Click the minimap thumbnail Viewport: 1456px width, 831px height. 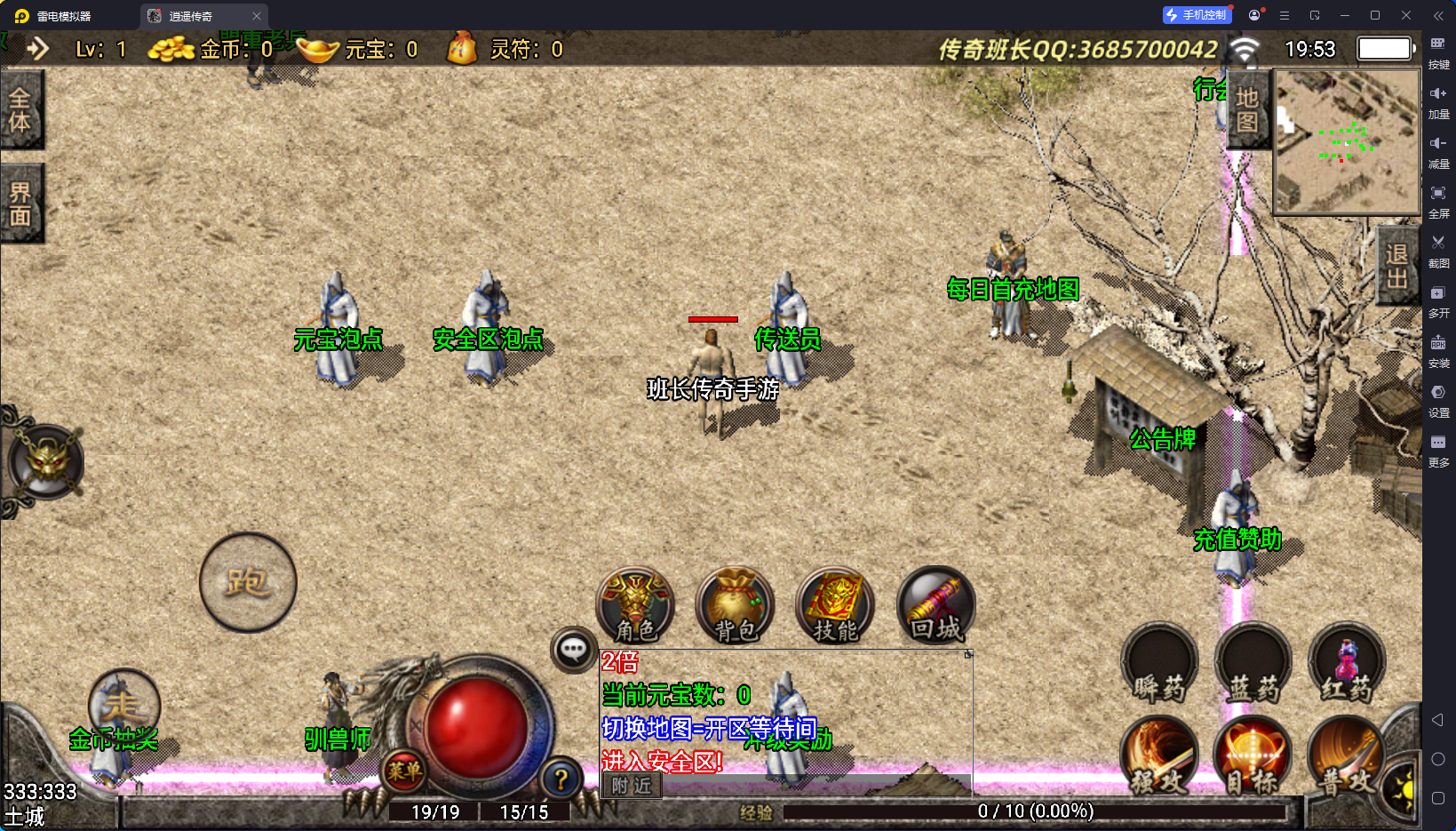click(x=1347, y=142)
